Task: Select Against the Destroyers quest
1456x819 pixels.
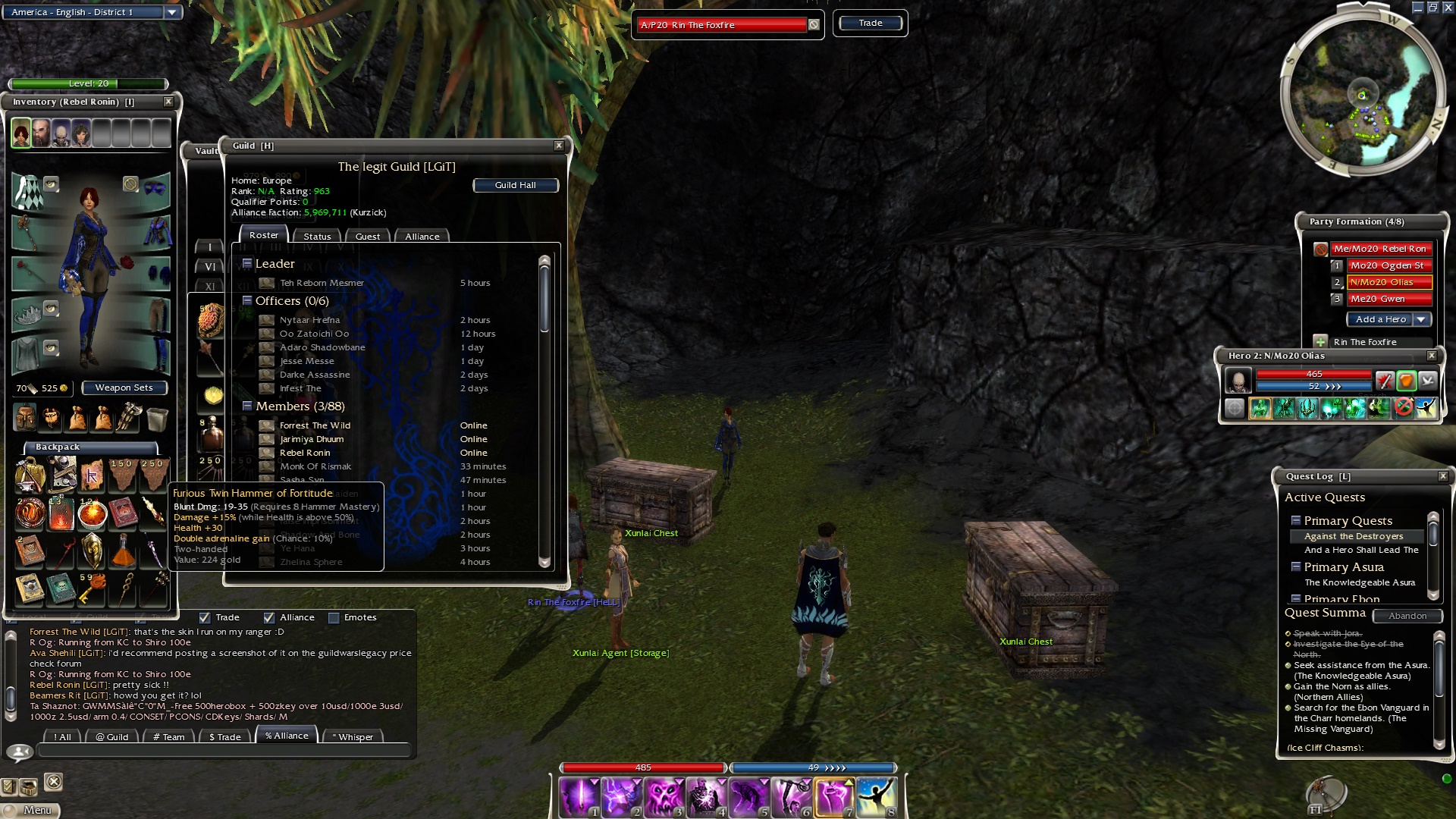Action: pos(1354,536)
